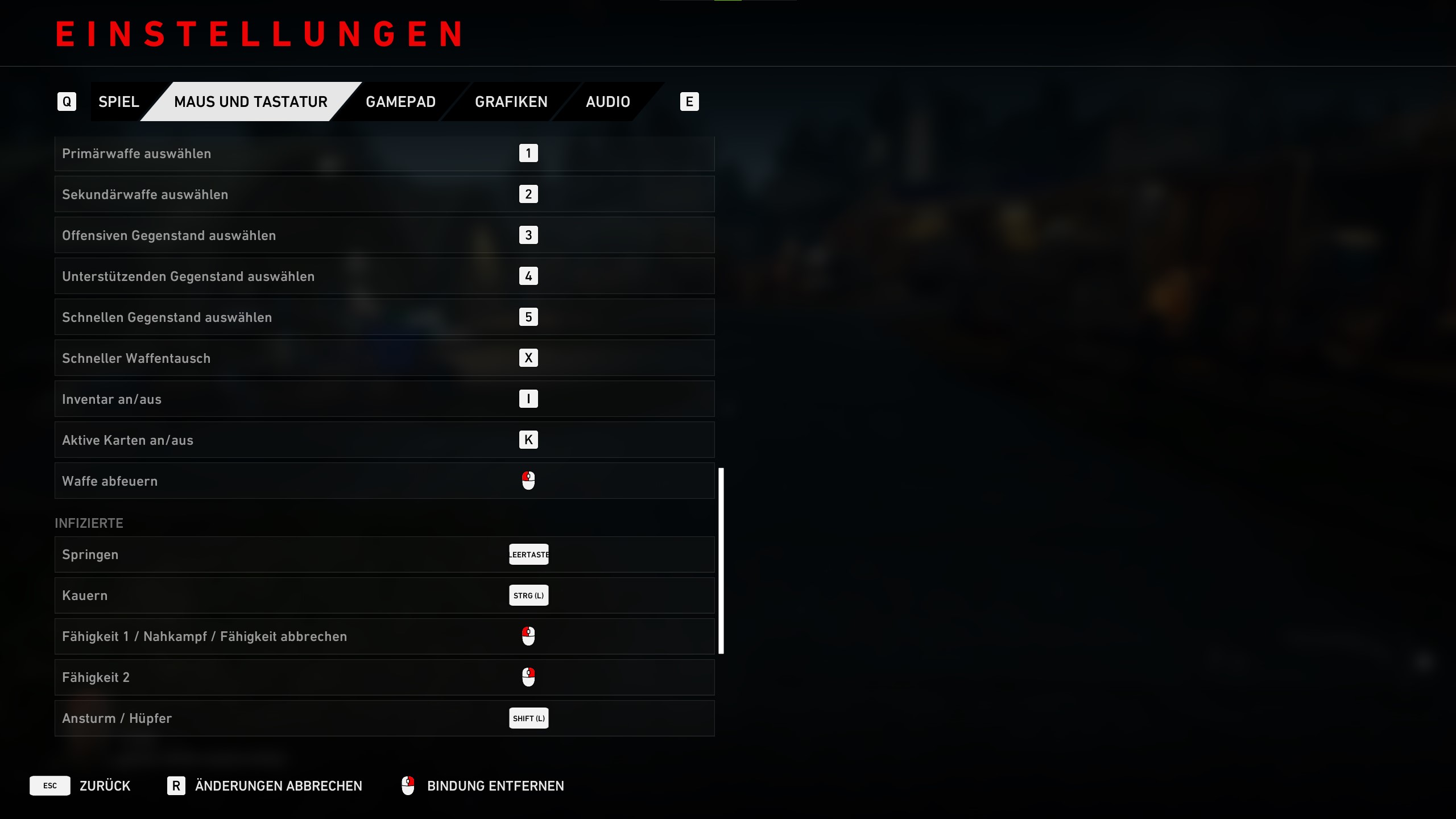Edit the Unterstützenden Gegenstand auswählen binding
This screenshot has height=819, width=1456.
[528, 276]
